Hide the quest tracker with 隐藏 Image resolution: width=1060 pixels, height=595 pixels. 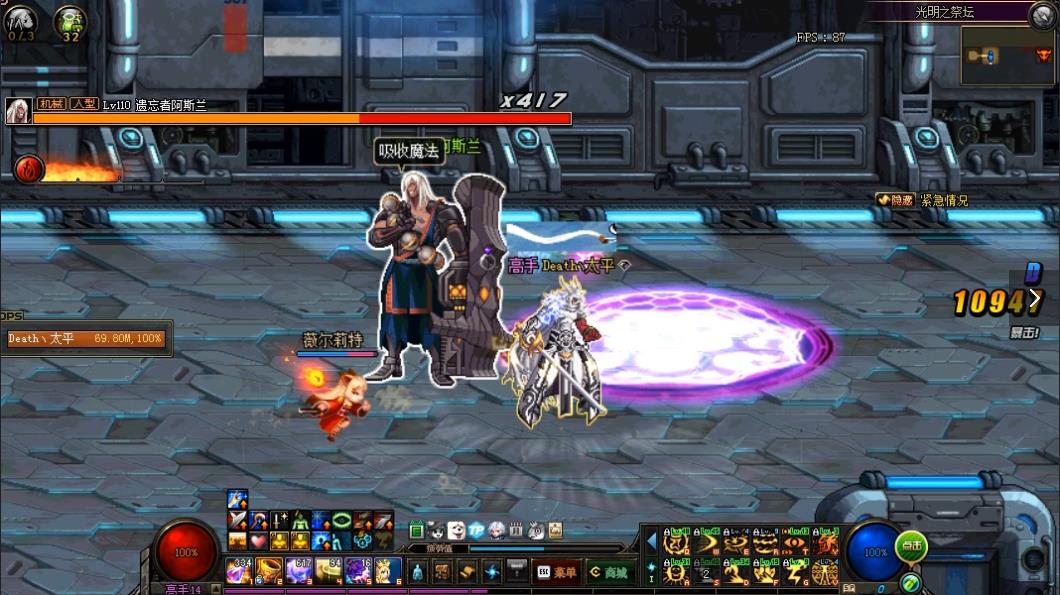[895, 200]
